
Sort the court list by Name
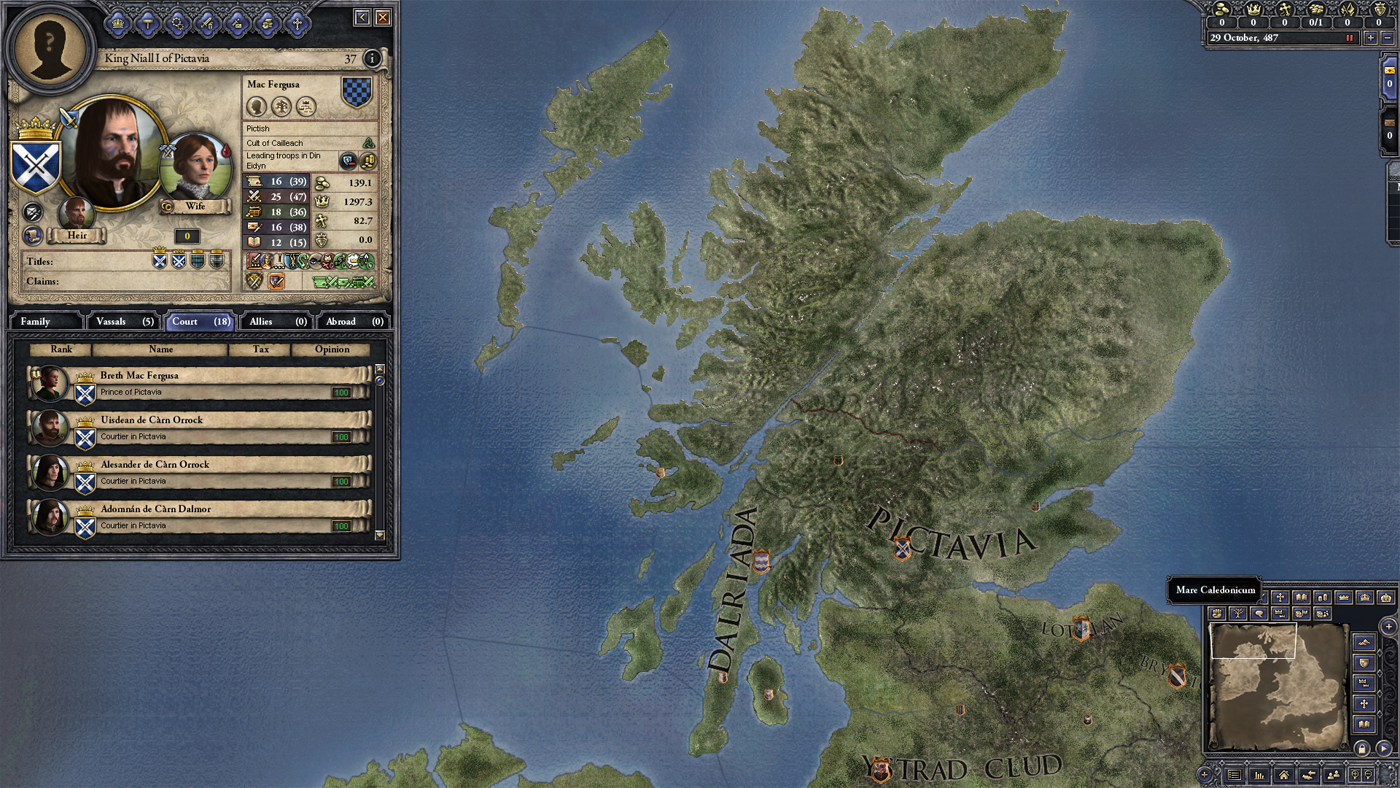point(160,350)
